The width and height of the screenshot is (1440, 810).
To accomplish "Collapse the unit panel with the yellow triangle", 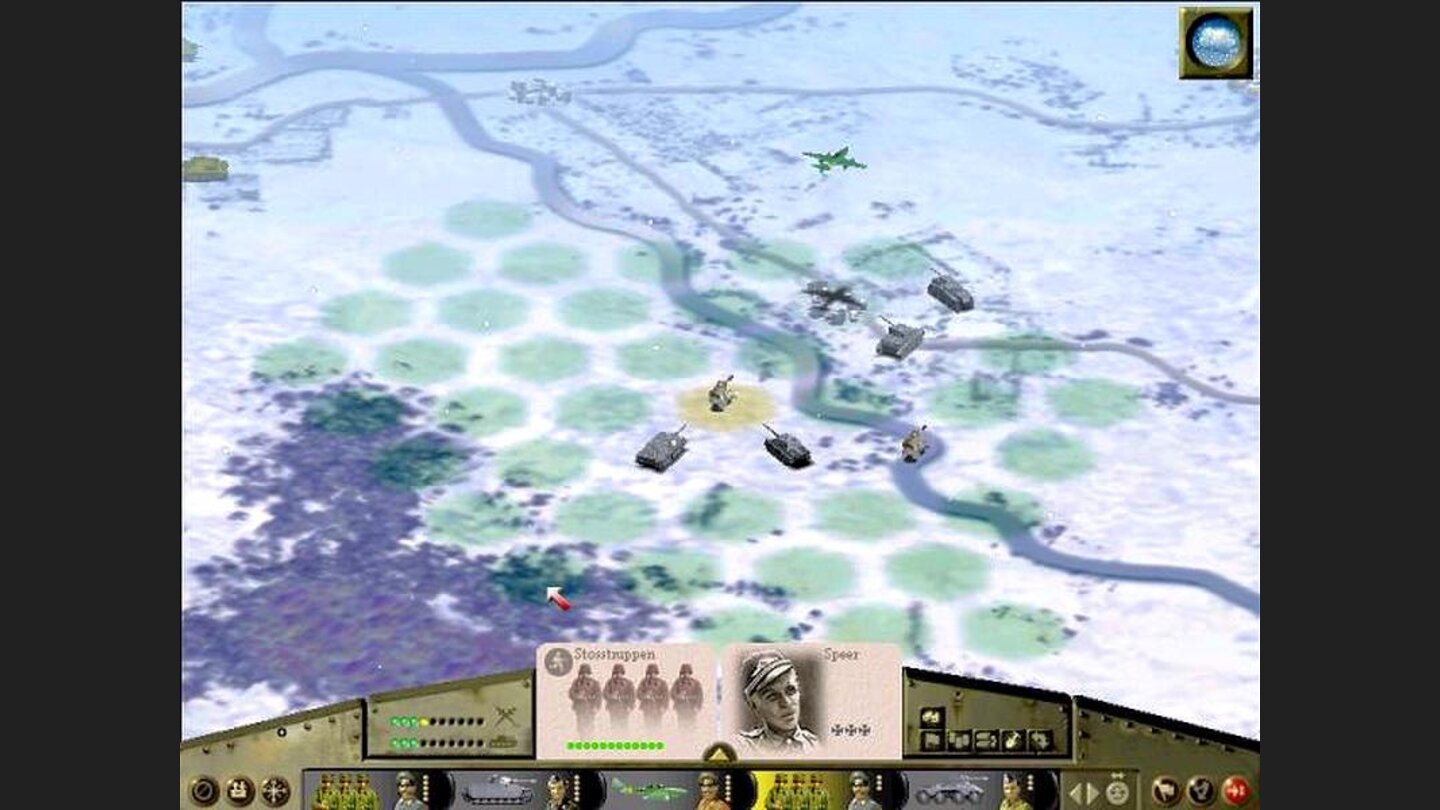I will click(x=718, y=755).
